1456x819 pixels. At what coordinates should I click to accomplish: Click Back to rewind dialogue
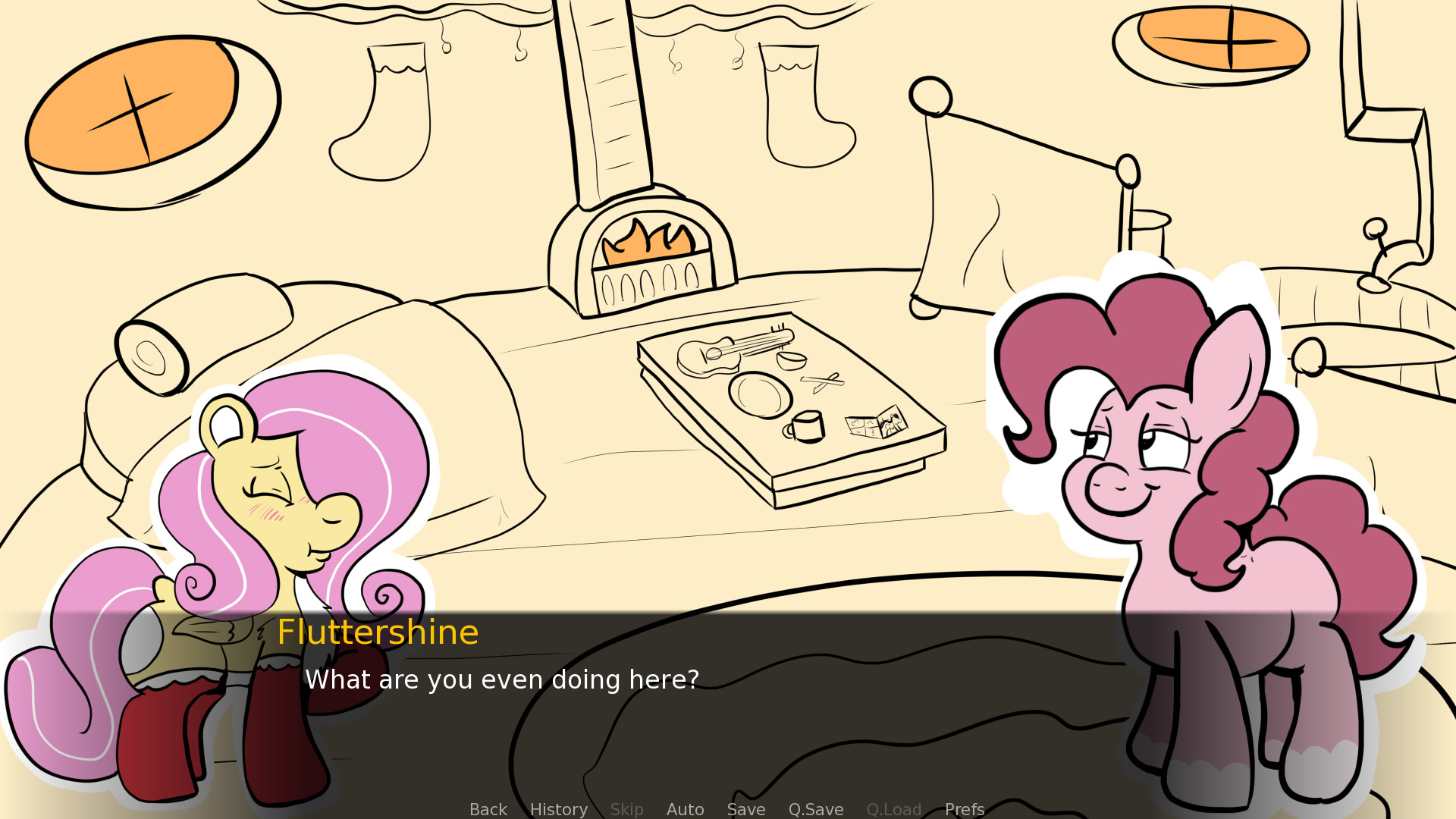click(x=488, y=809)
